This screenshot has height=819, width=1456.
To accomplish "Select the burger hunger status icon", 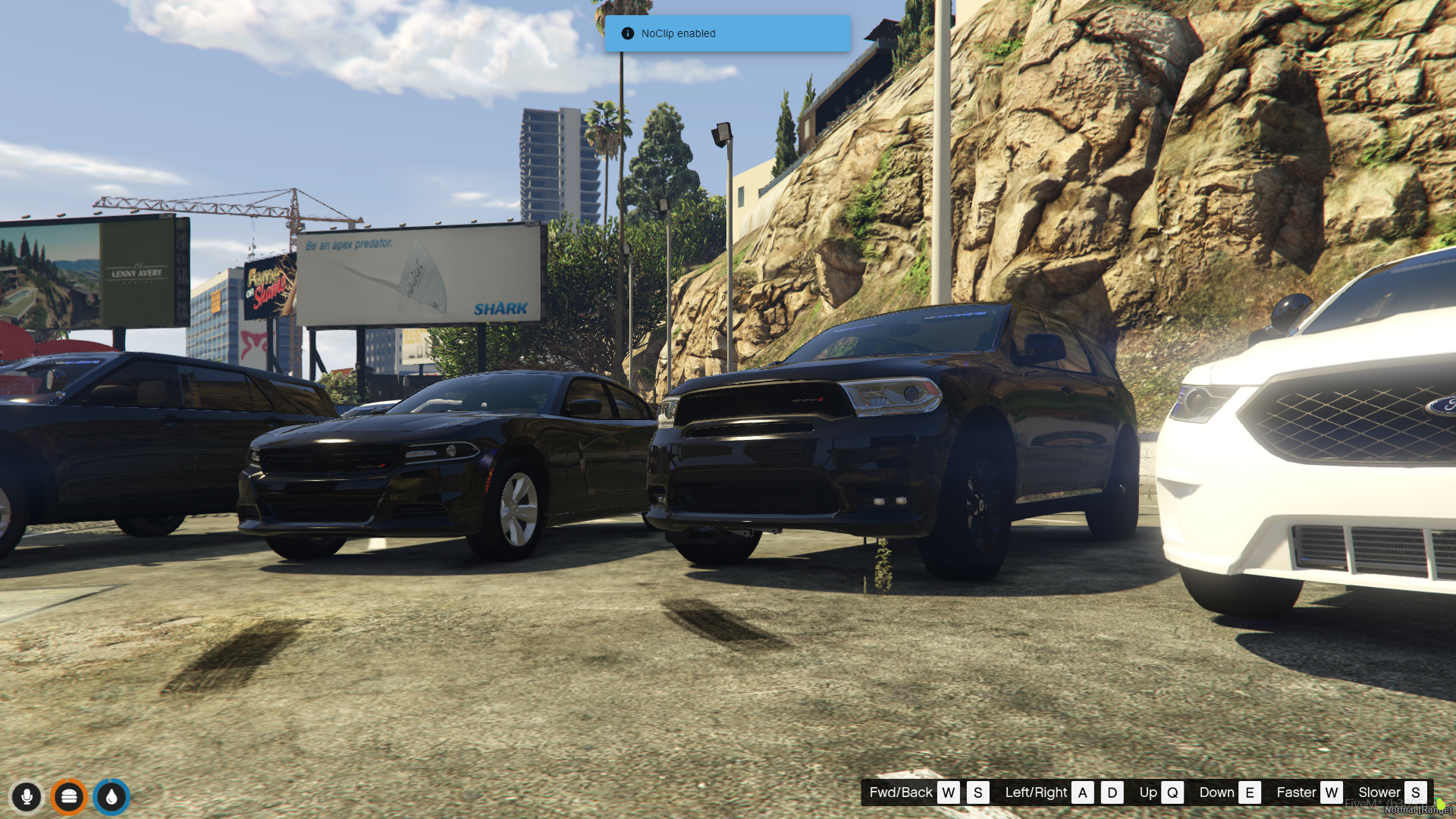I will pos(69,796).
